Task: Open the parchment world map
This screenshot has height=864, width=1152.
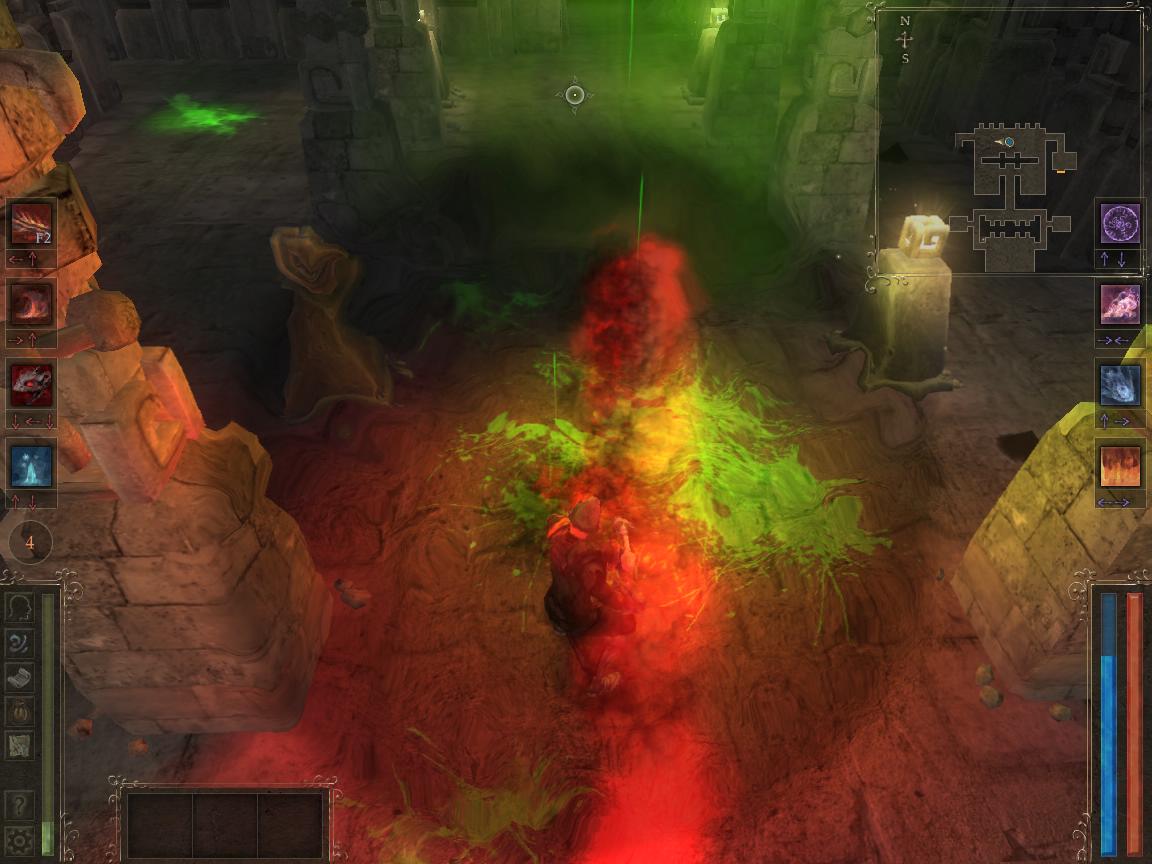Action: 19,745
